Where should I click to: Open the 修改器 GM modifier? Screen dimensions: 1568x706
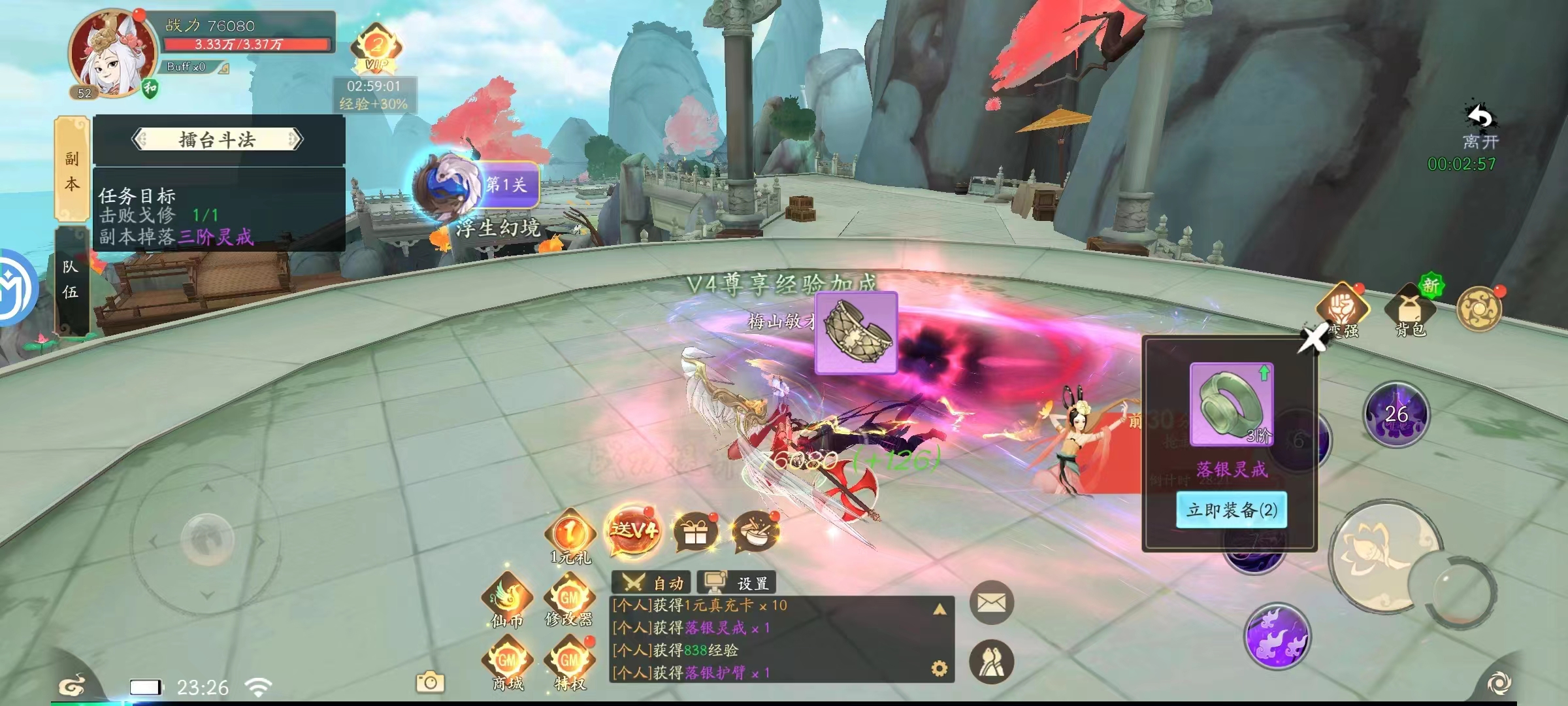[570, 600]
